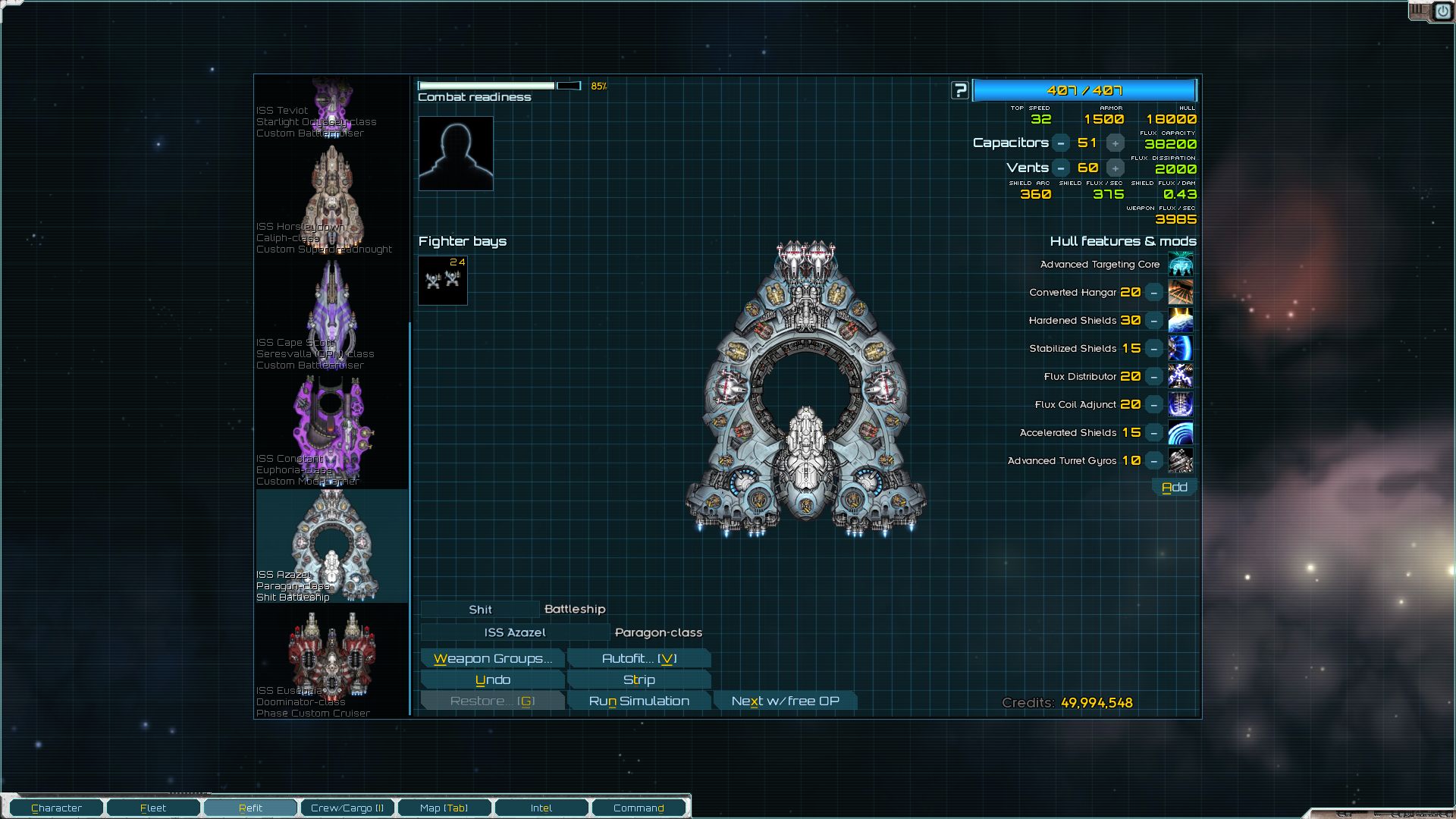Increase Capacitors with the plus stepper

1115,143
